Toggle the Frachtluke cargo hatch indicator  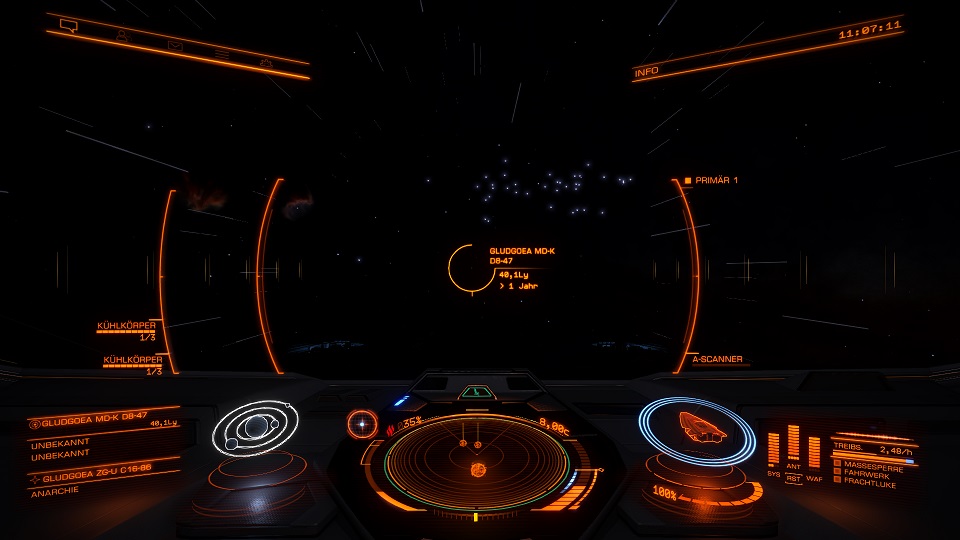point(870,483)
